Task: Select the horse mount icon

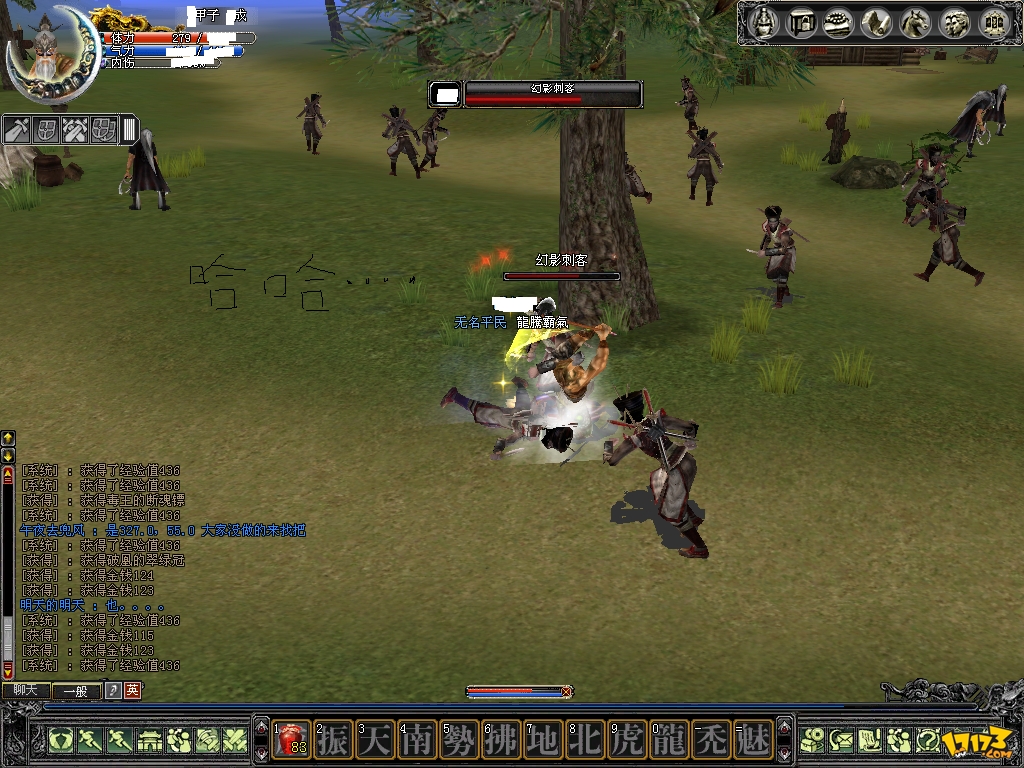Action: coord(915,22)
